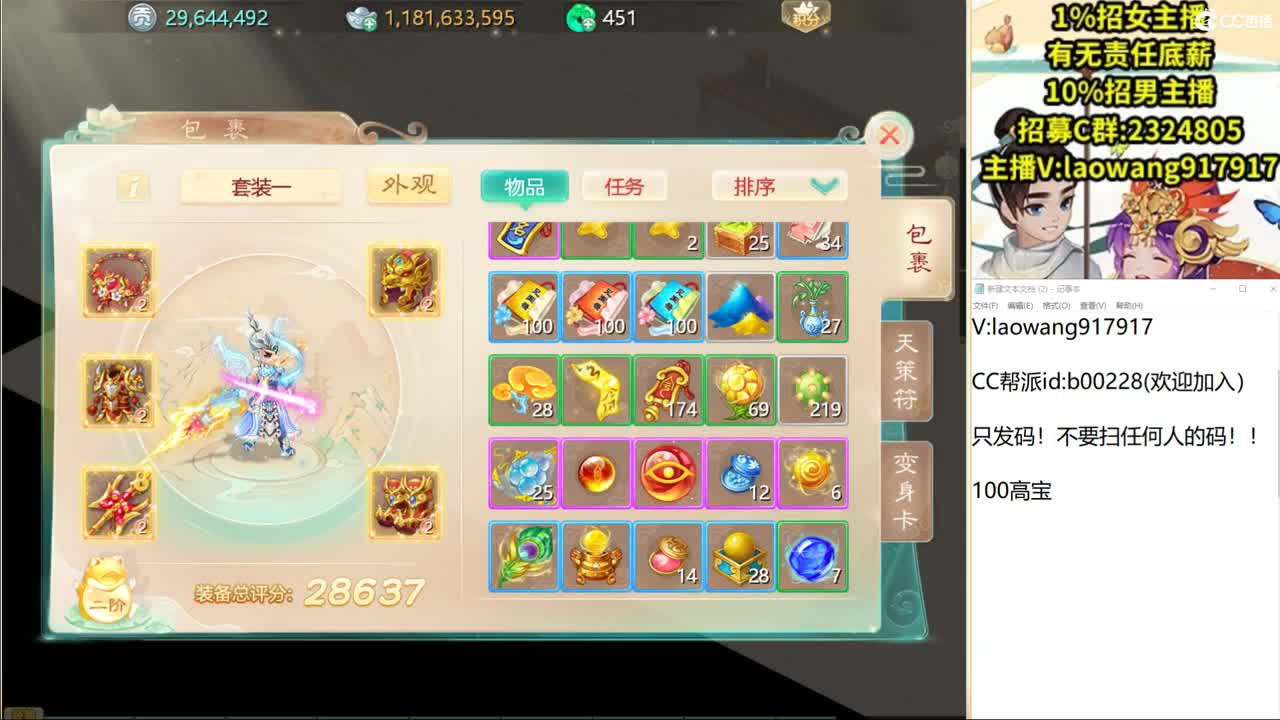This screenshot has height=720, width=1280.
Task: Select the blue gem item stack of 7
Action: click(x=812, y=557)
